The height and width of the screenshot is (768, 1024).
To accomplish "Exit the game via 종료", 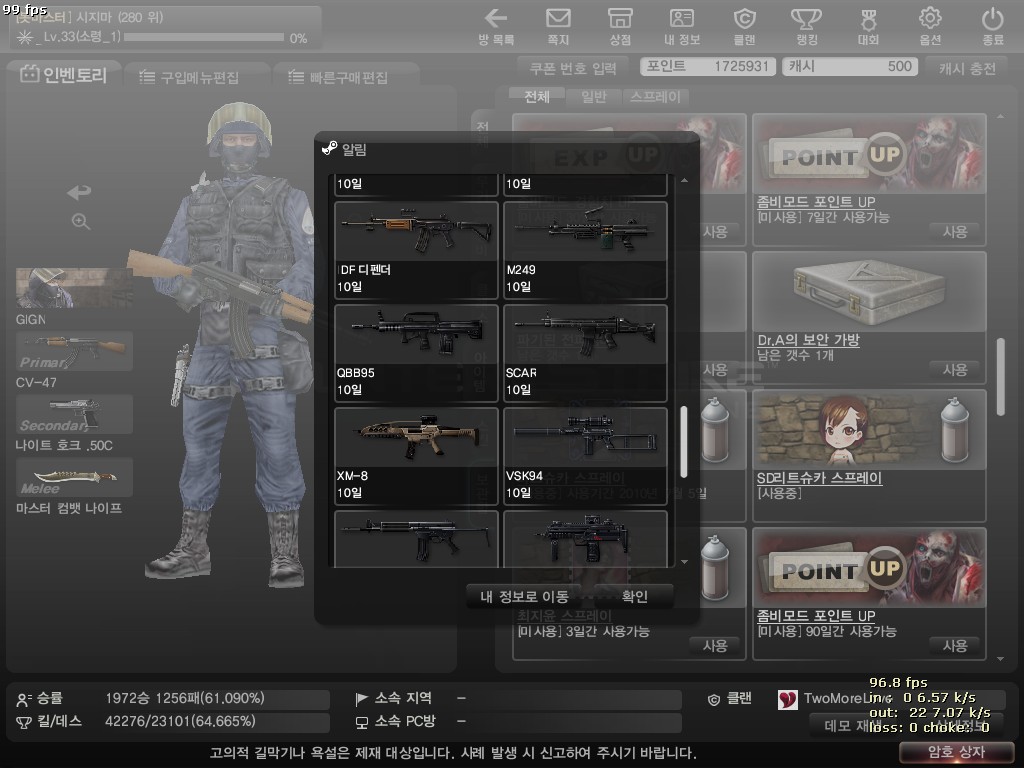I will click(x=992, y=26).
